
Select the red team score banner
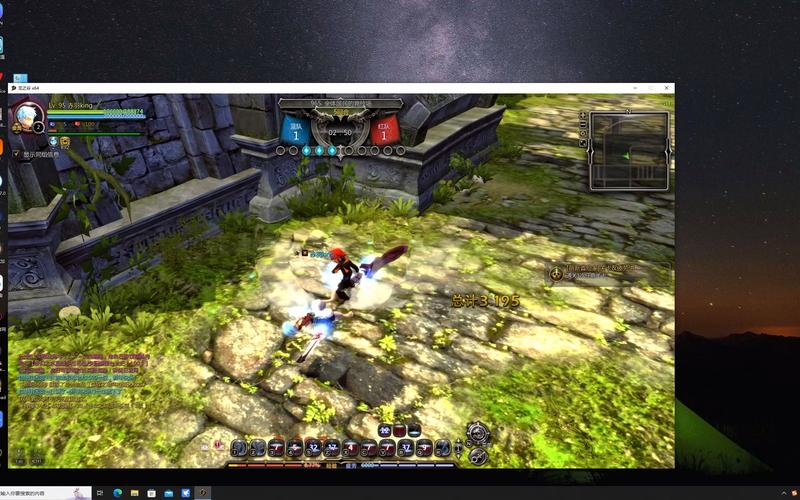(385, 129)
